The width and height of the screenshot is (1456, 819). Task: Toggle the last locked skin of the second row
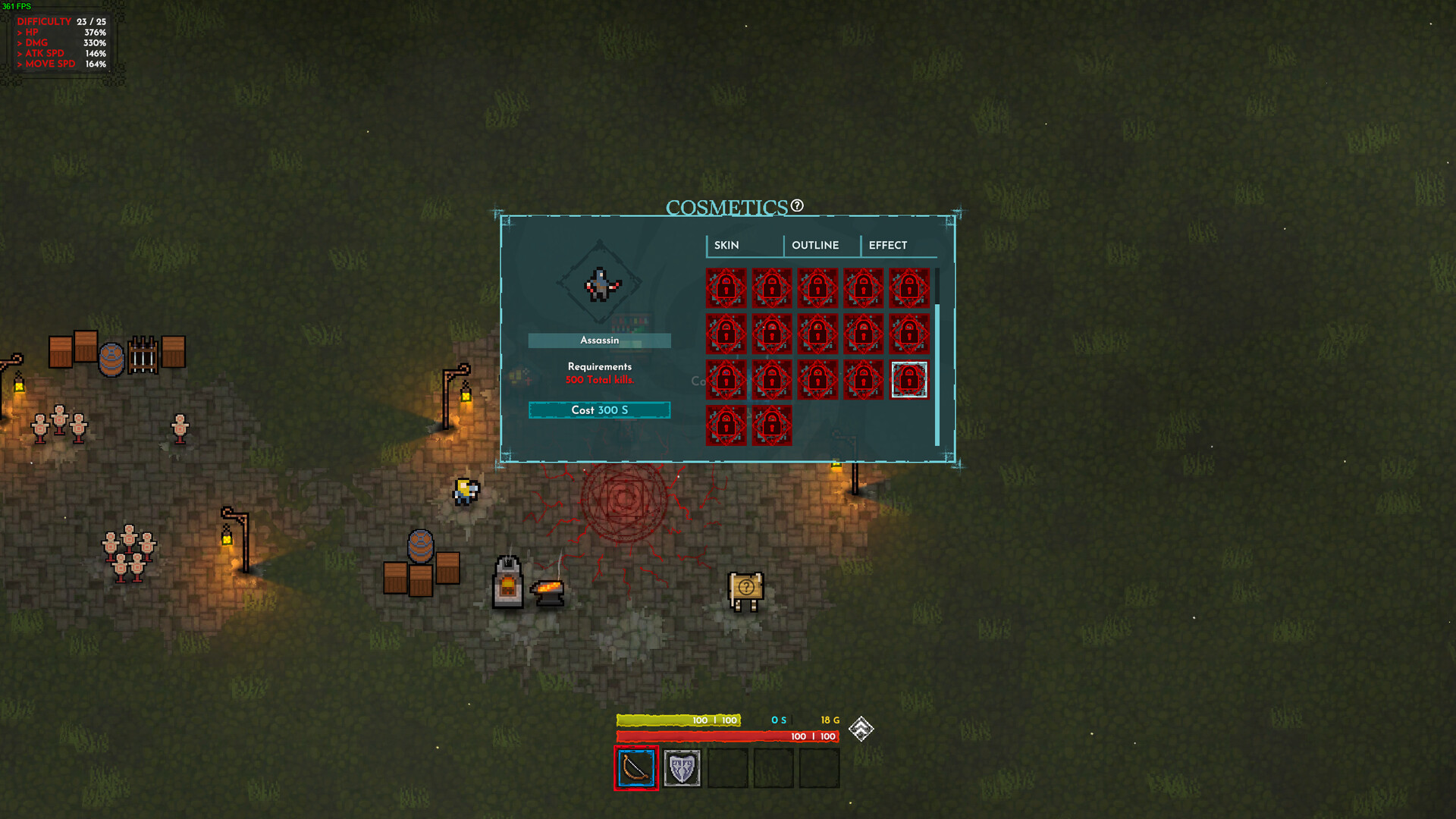[910, 334]
